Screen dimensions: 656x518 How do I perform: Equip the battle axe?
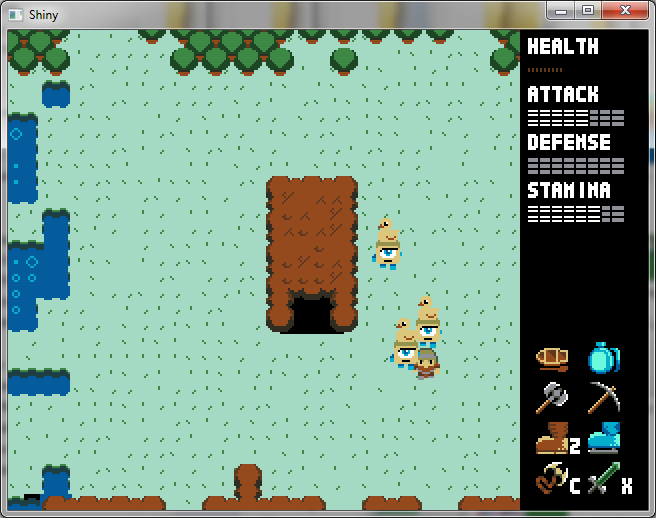[x=551, y=398]
